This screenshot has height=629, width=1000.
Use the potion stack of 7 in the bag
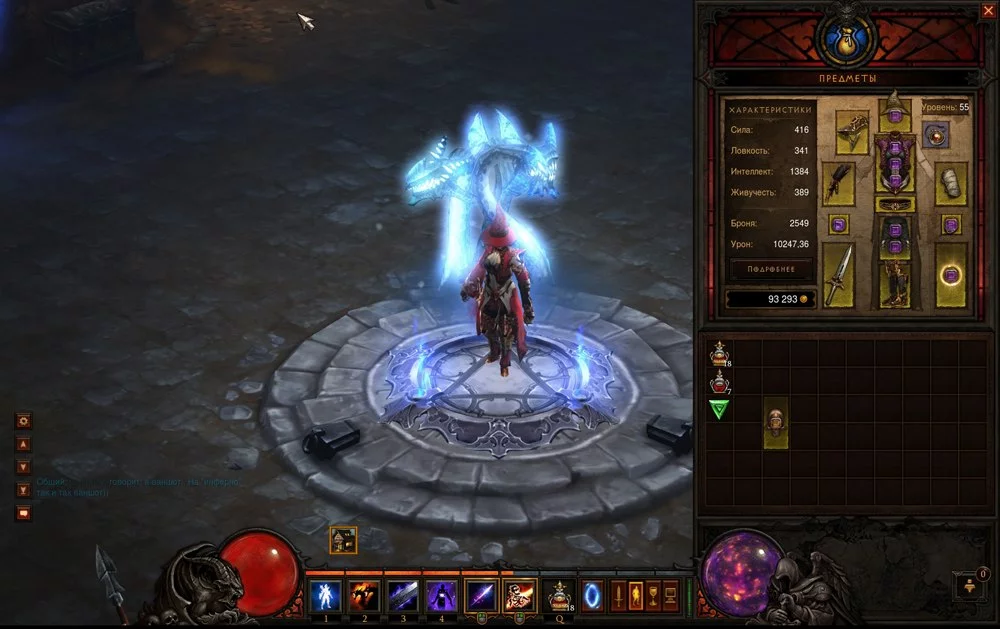tap(719, 381)
